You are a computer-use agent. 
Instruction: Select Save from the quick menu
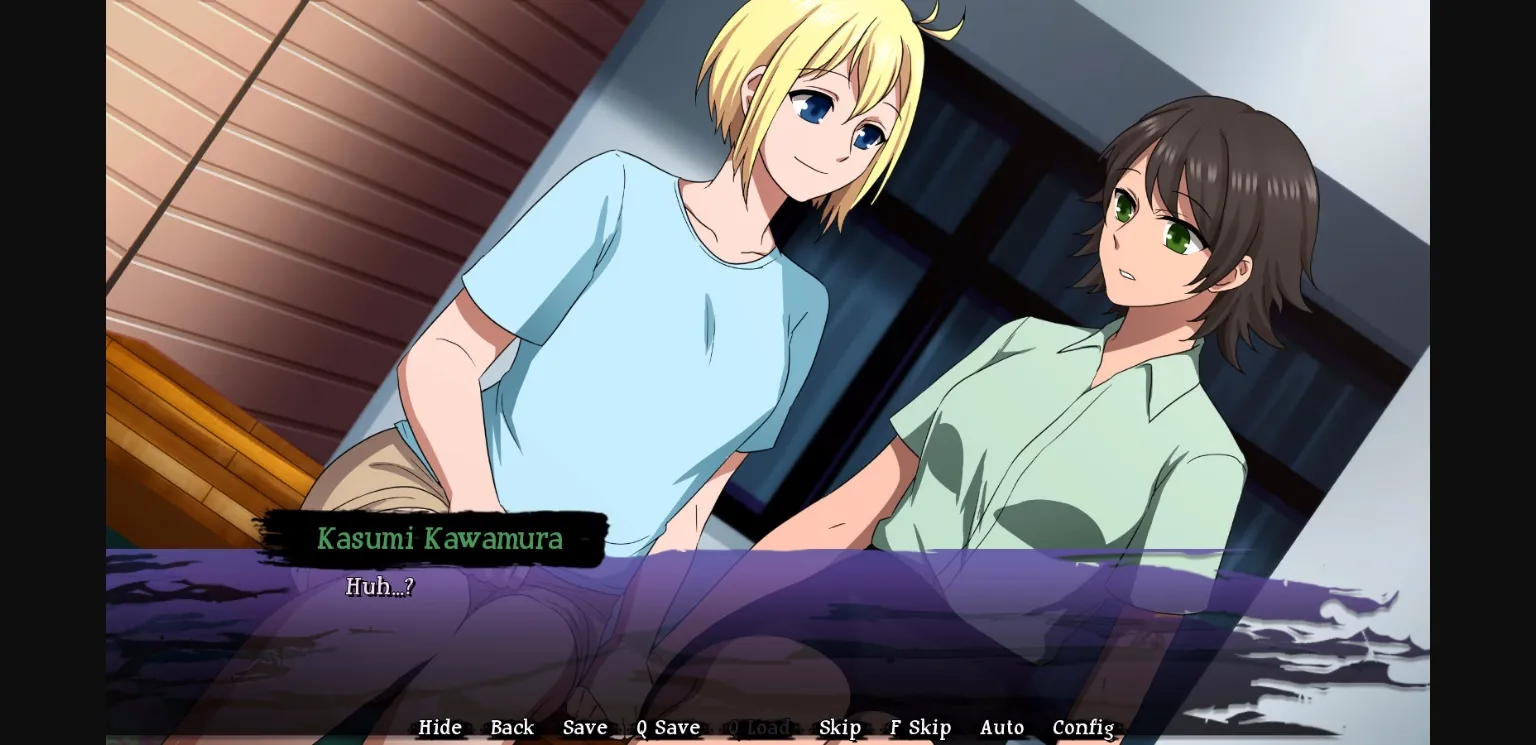[x=585, y=727]
